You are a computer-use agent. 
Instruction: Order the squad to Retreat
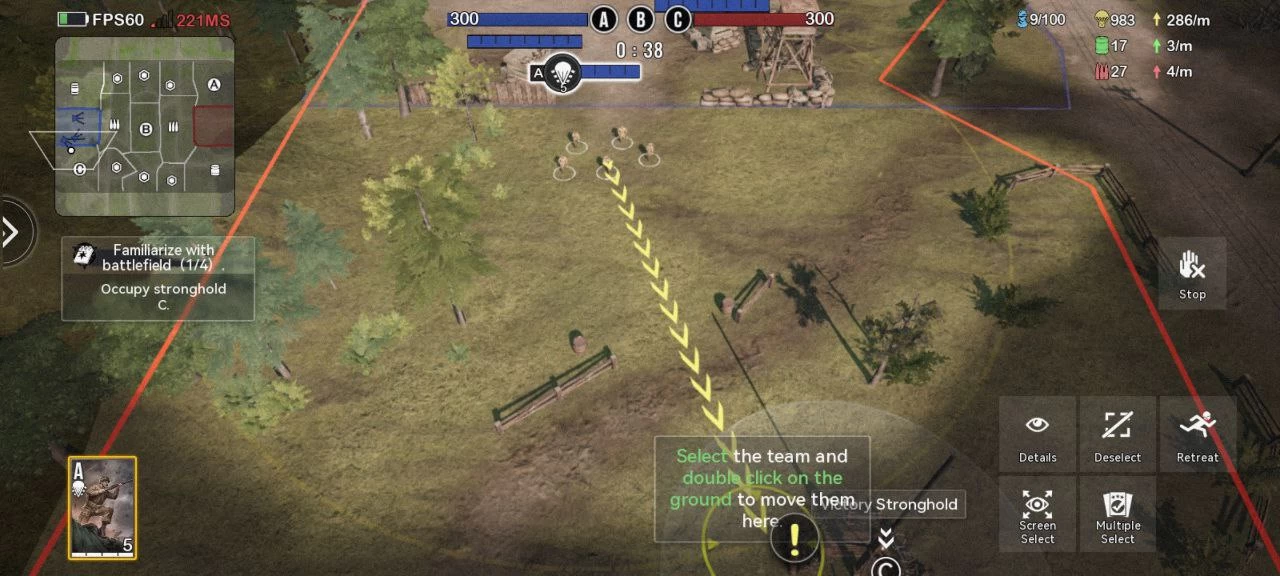click(1197, 434)
